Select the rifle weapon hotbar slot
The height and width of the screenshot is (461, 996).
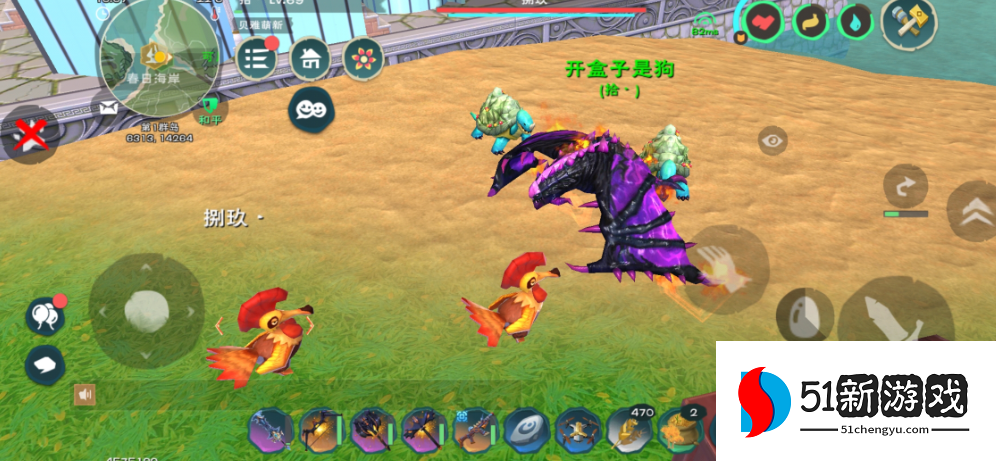474,432
